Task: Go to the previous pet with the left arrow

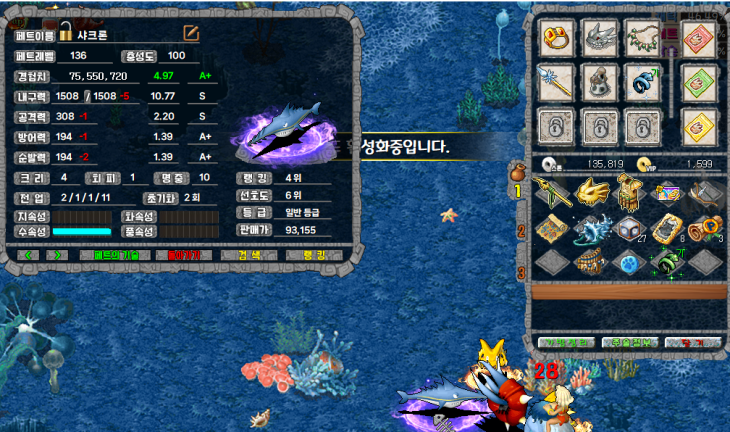Action: 29,255
